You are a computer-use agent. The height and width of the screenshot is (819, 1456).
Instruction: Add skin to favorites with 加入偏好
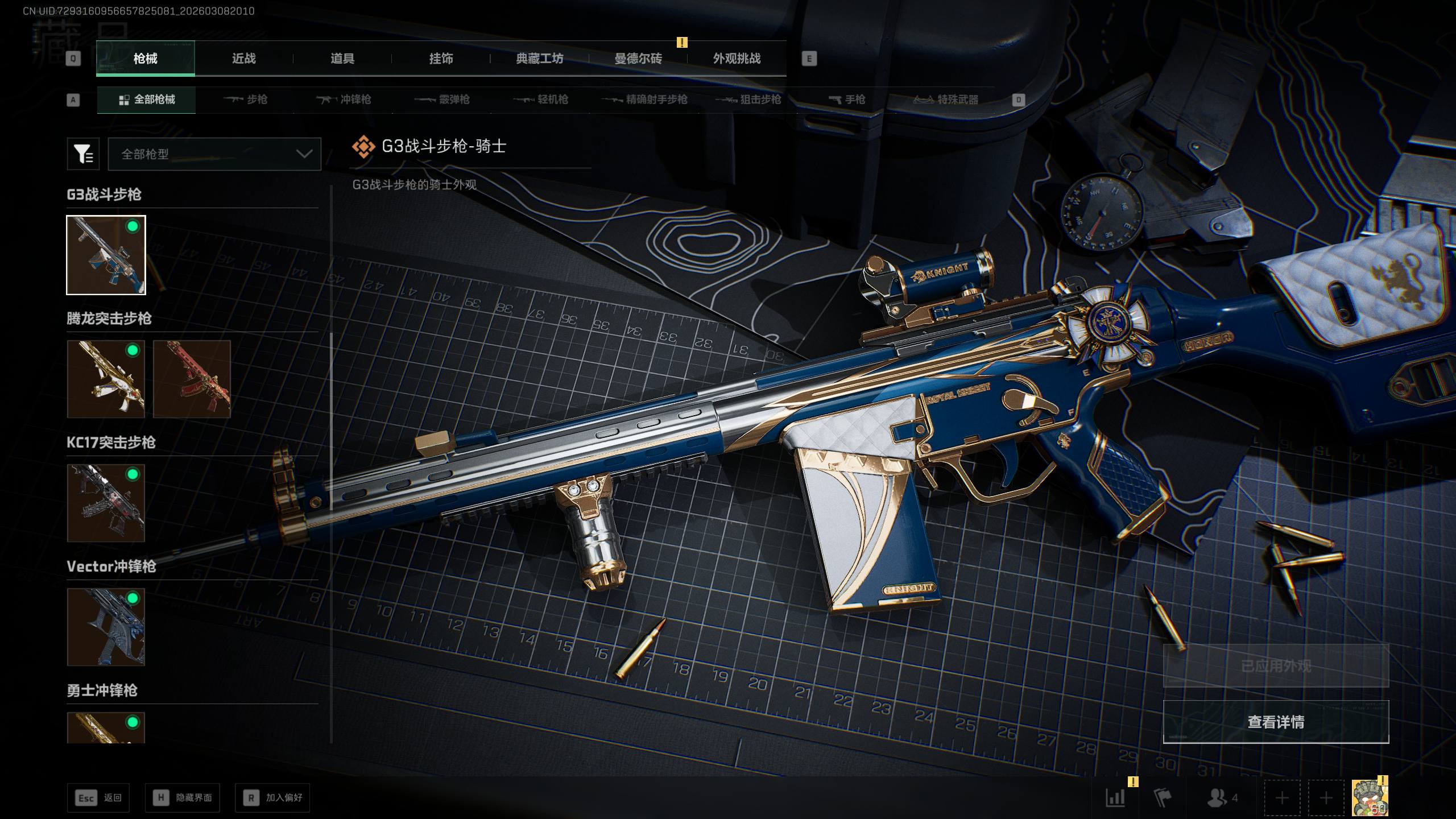click(272, 798)
